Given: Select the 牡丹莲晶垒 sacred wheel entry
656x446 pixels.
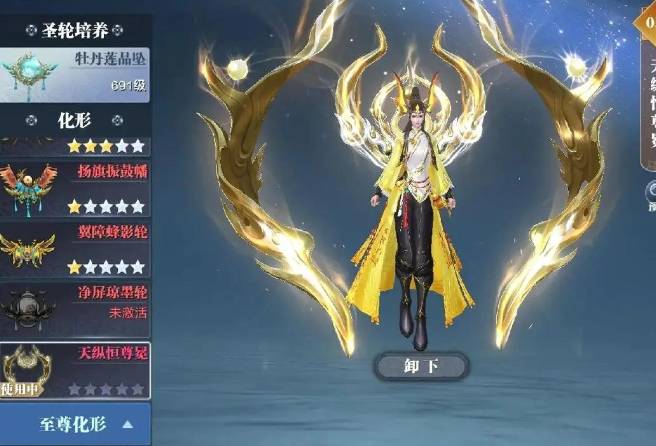Looking at the screenshot, I should (75, 73).
